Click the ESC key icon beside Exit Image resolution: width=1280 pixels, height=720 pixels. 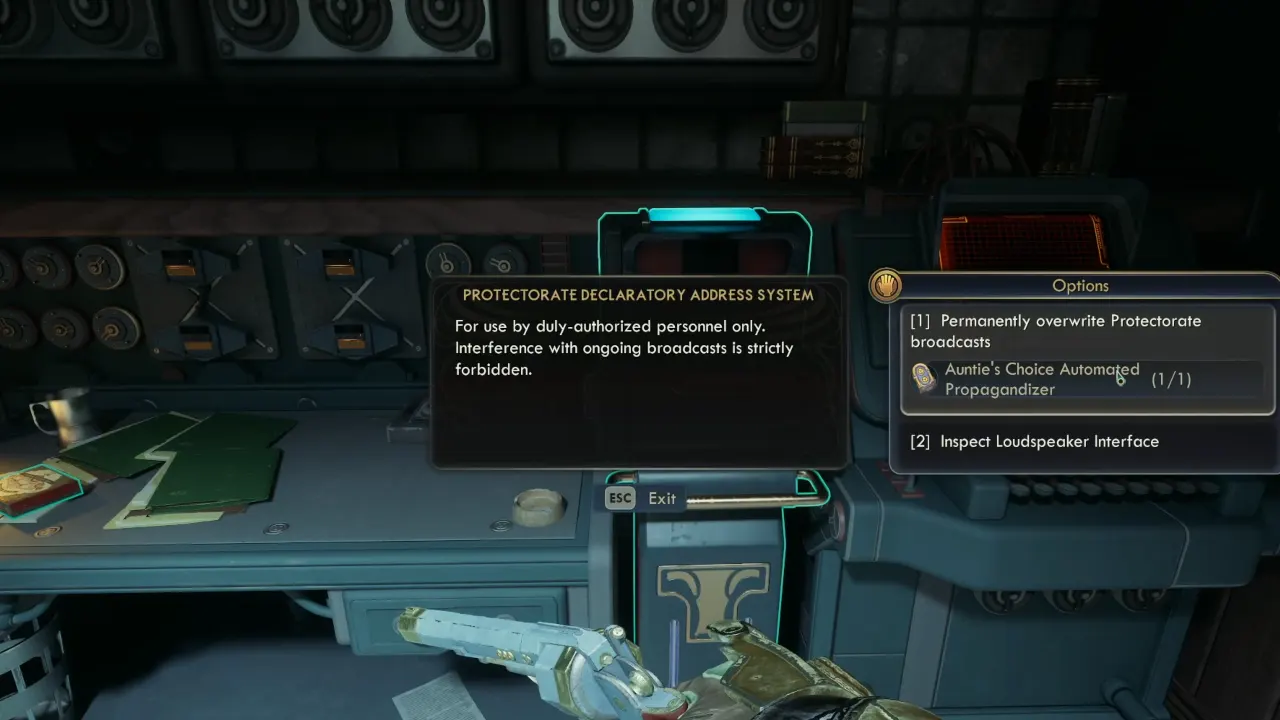click(x=619, y=497)
